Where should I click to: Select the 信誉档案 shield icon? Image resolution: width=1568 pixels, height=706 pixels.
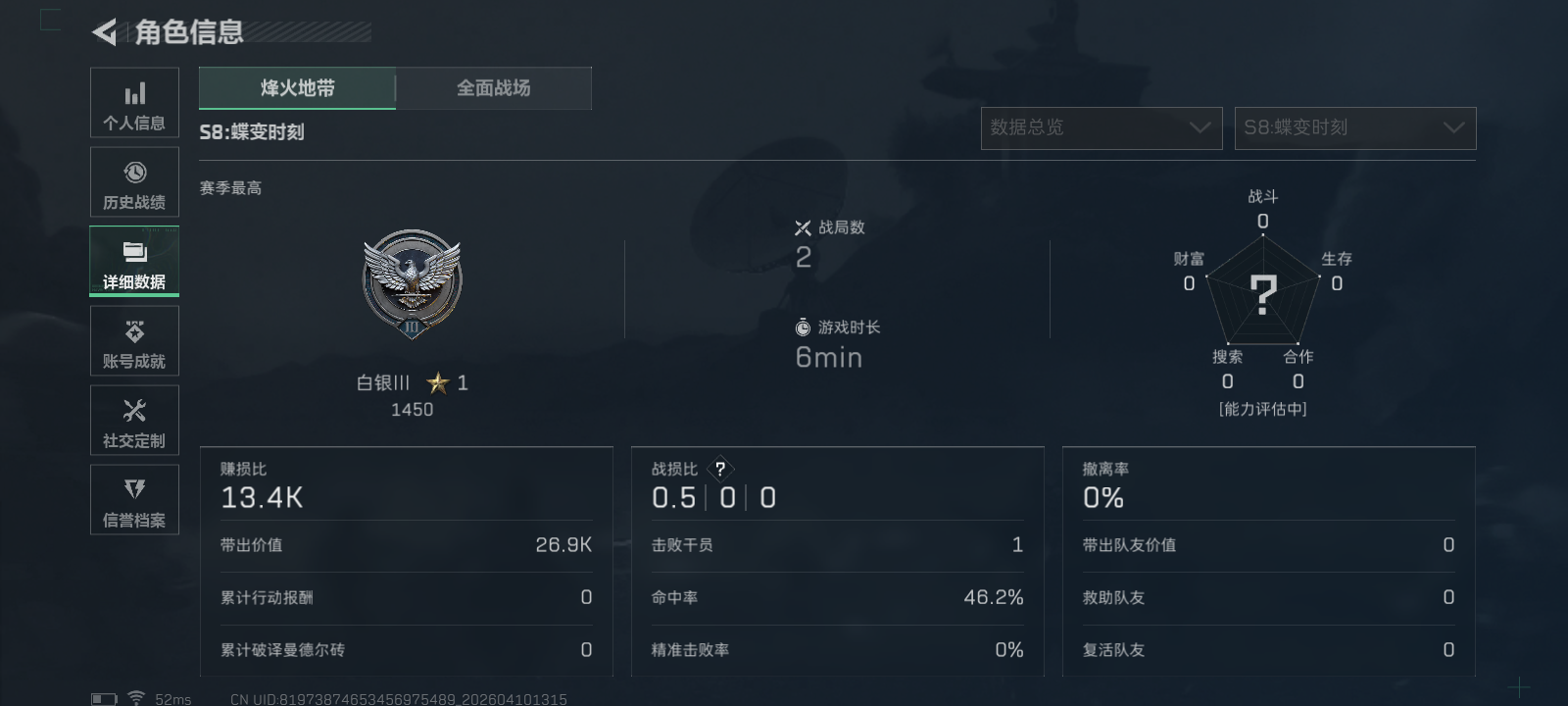coord(134,499)
